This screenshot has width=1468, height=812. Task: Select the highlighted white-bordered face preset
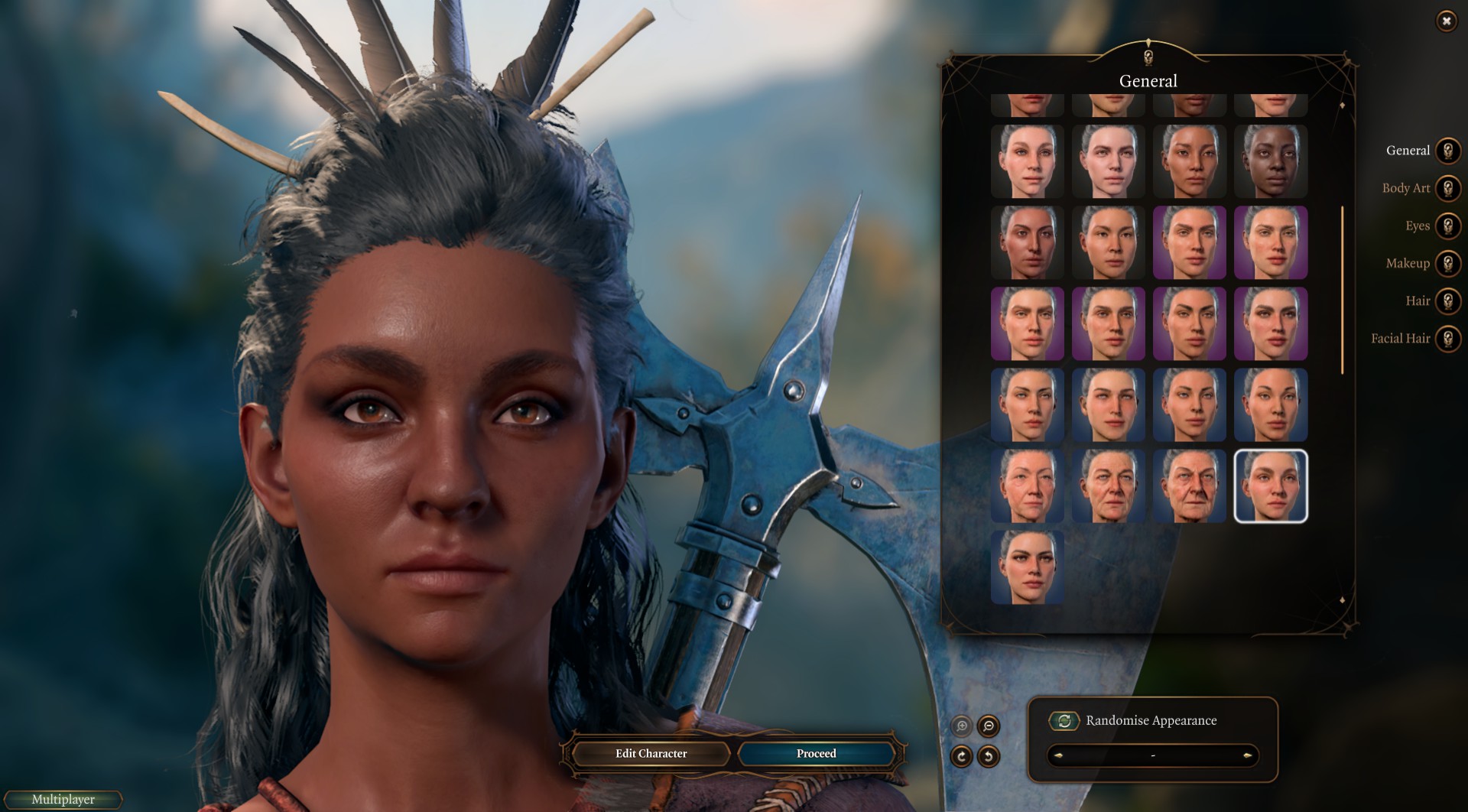[x=1271, y=486]
